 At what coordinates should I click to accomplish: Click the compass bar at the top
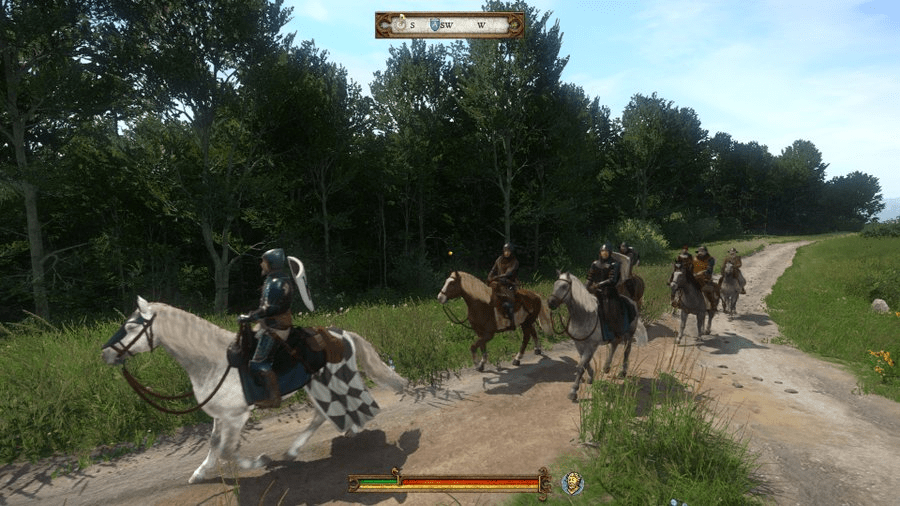(449, 25)
